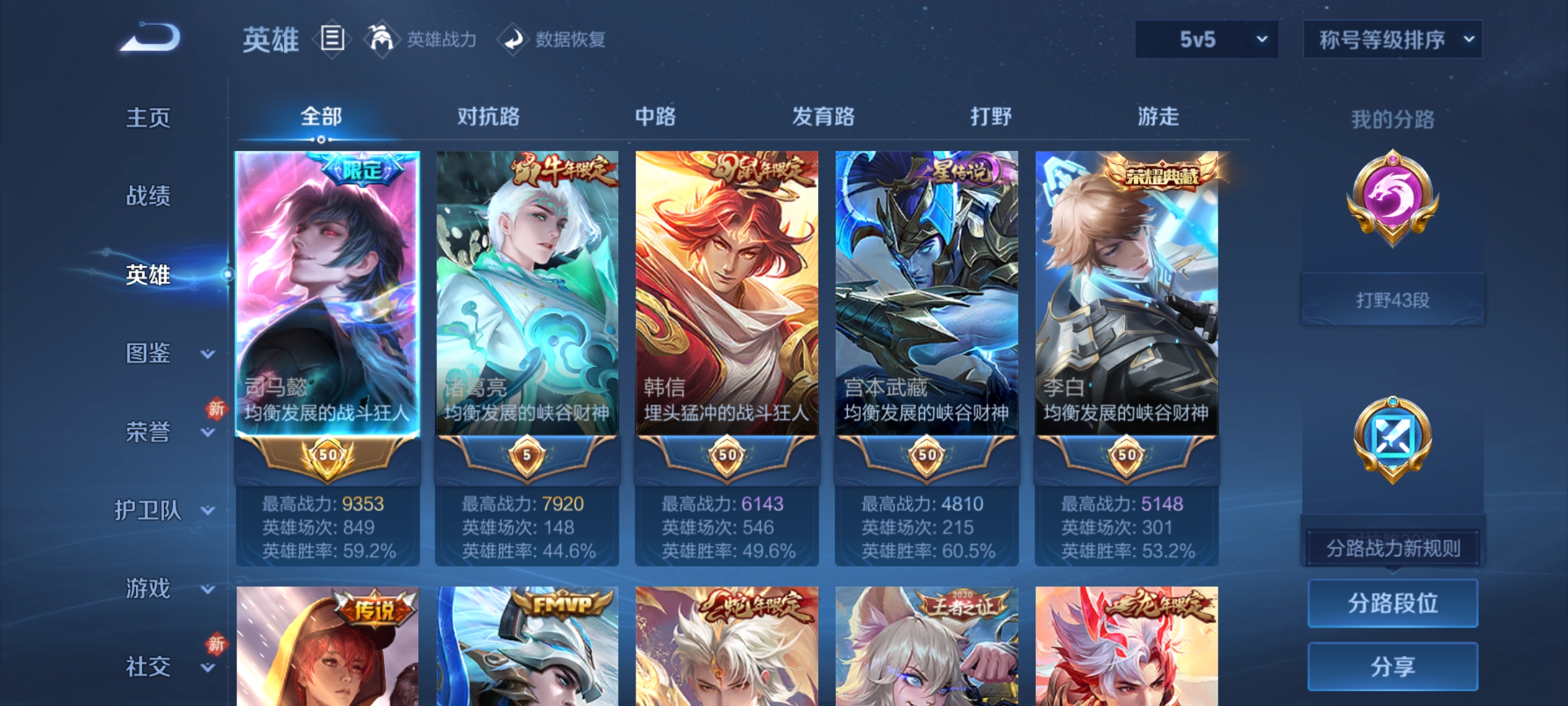The image size is (1568, 706).
Task: Click the 社交 sidebar entry
Action: (x=149, y=667)
